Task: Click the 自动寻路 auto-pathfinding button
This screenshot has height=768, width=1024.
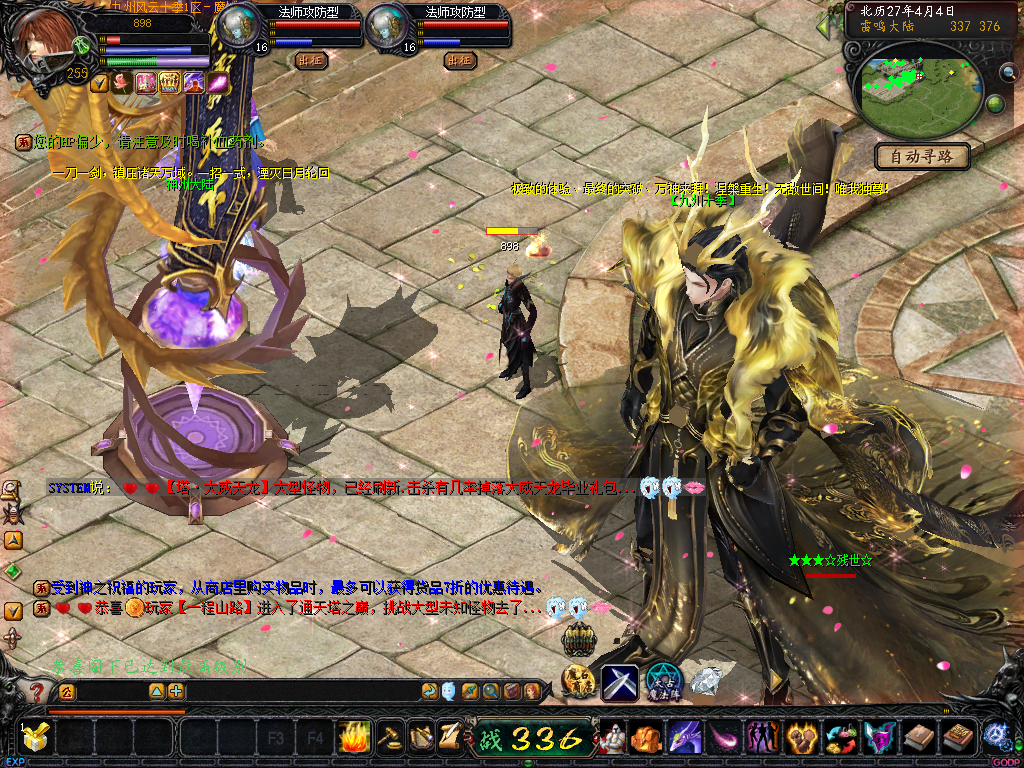Action: point(922,156)
